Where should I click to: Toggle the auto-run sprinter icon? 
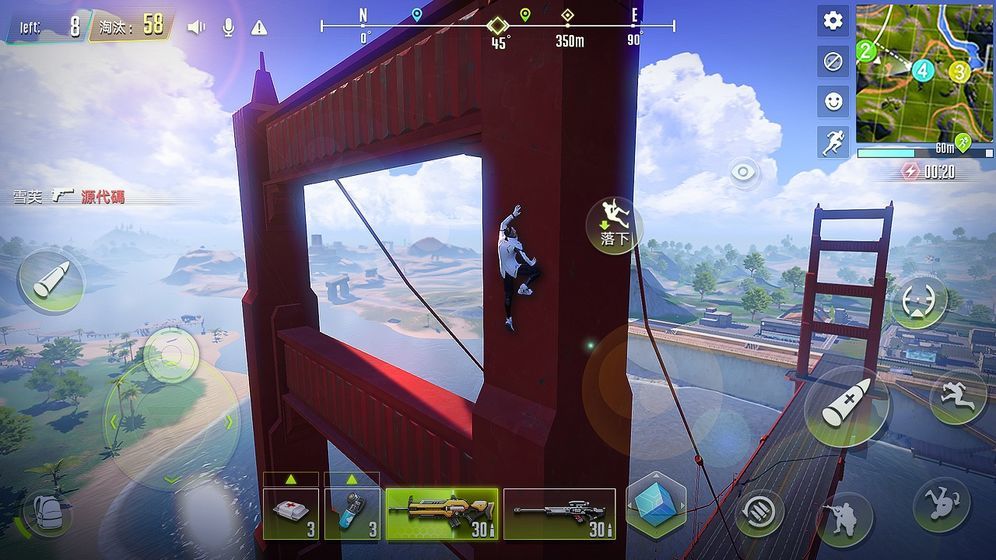click(833, 141)
